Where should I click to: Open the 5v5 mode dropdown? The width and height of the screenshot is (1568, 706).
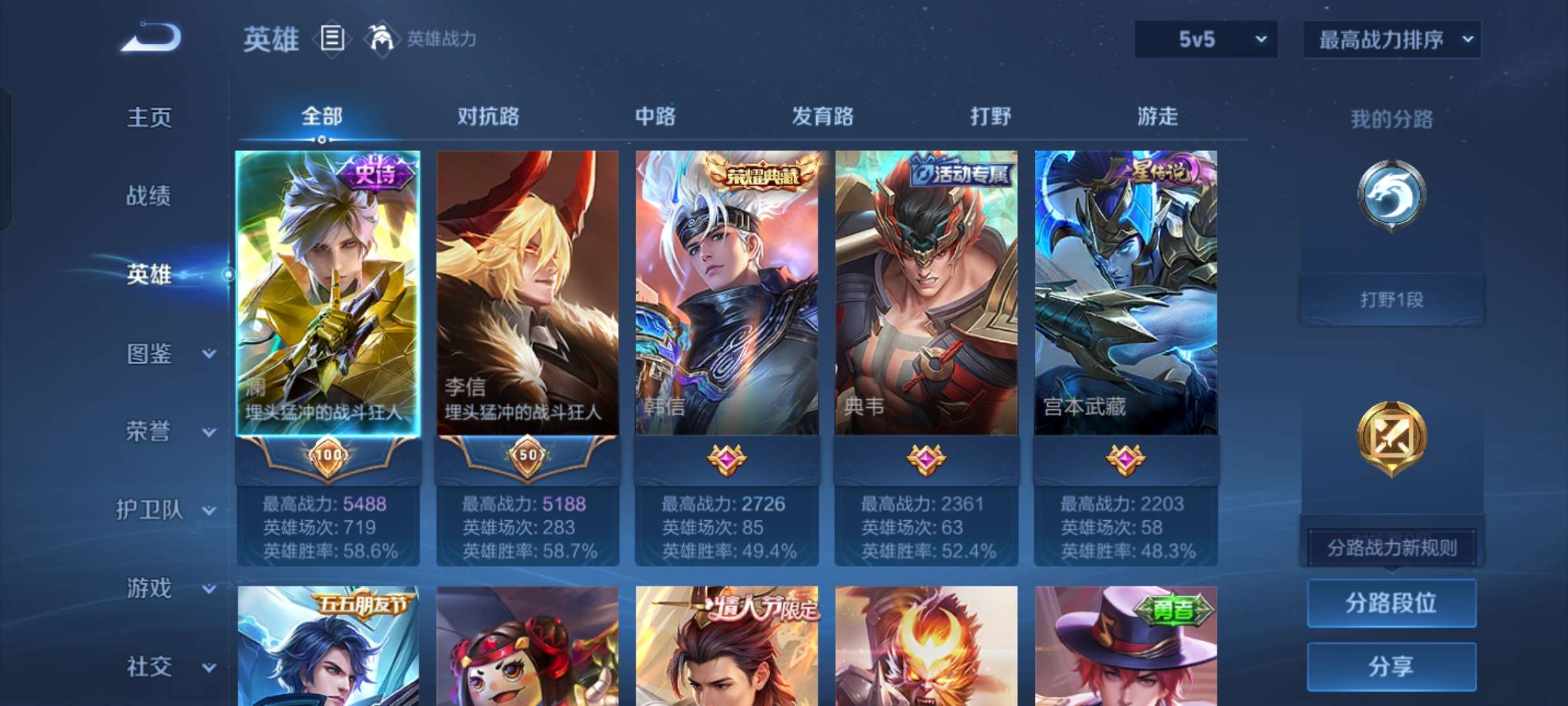point(1205,39)
